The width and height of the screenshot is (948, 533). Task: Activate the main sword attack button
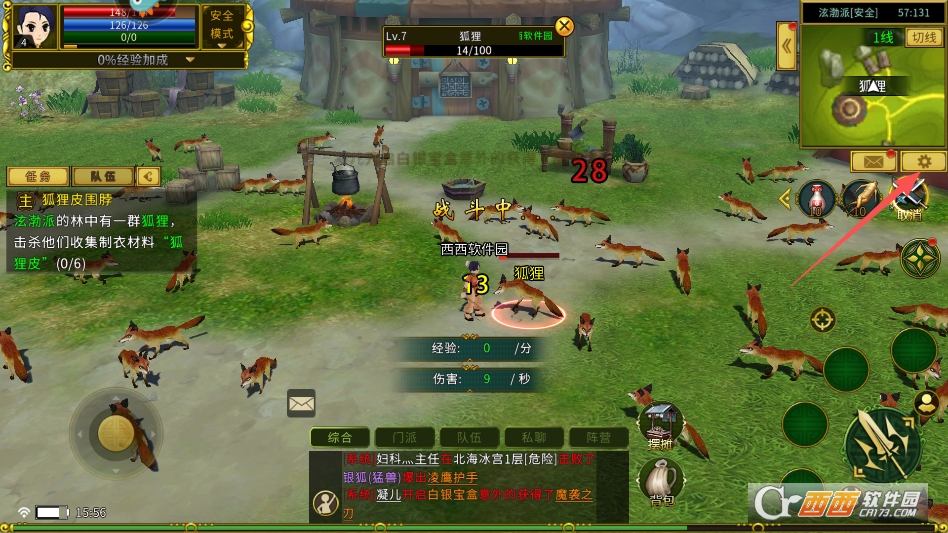[x=882, y=445]
